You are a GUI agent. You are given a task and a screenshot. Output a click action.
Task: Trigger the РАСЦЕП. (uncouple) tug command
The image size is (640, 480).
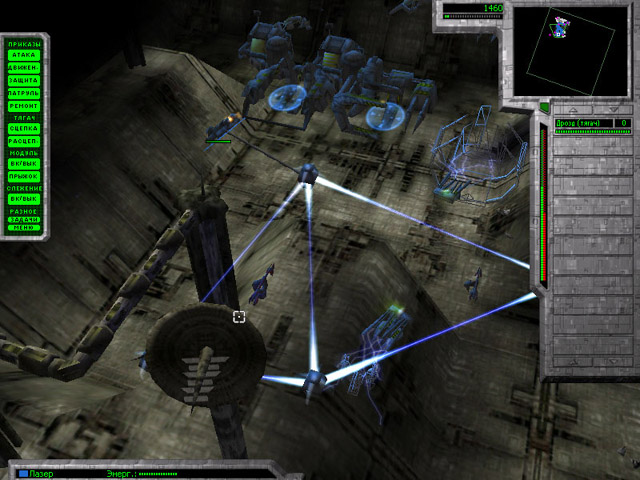[x=22, y=140]
